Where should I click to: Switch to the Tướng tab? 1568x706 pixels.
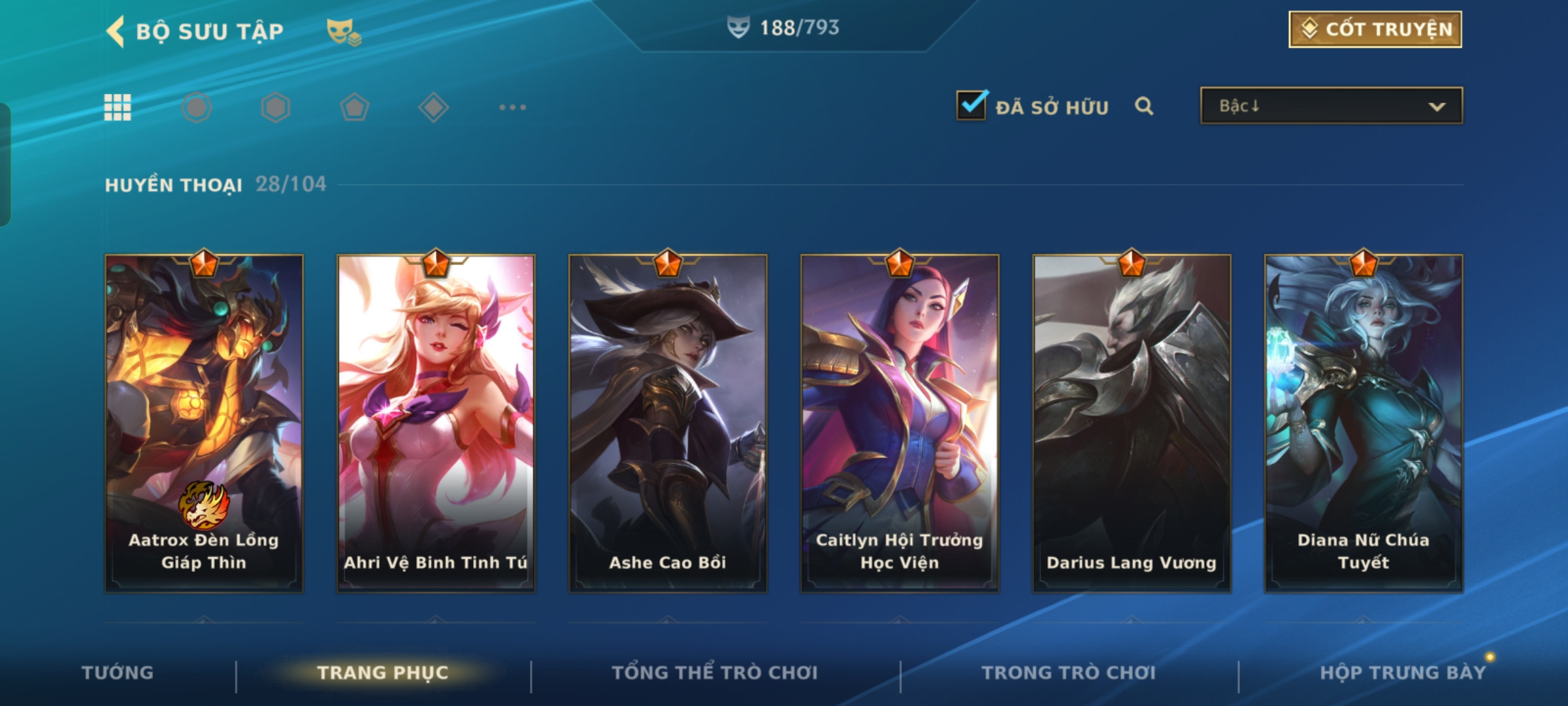118,673
